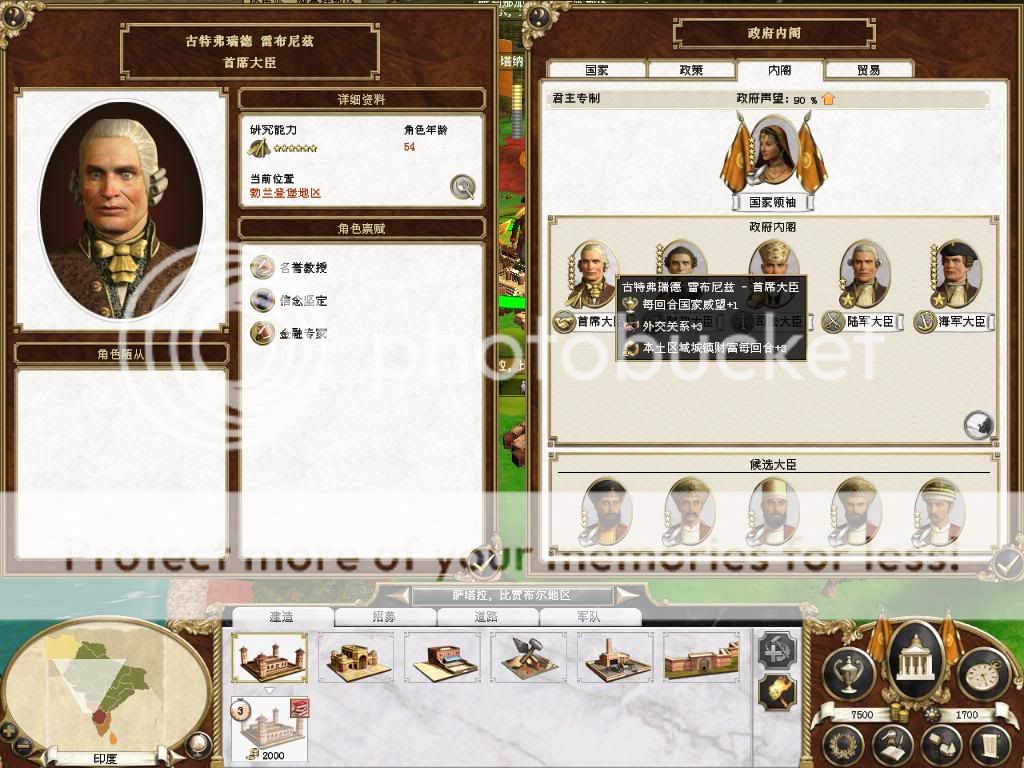Choose the palace building with domes
The width and height of the screenshot is (1024, 768).
(x=269, y=657)
